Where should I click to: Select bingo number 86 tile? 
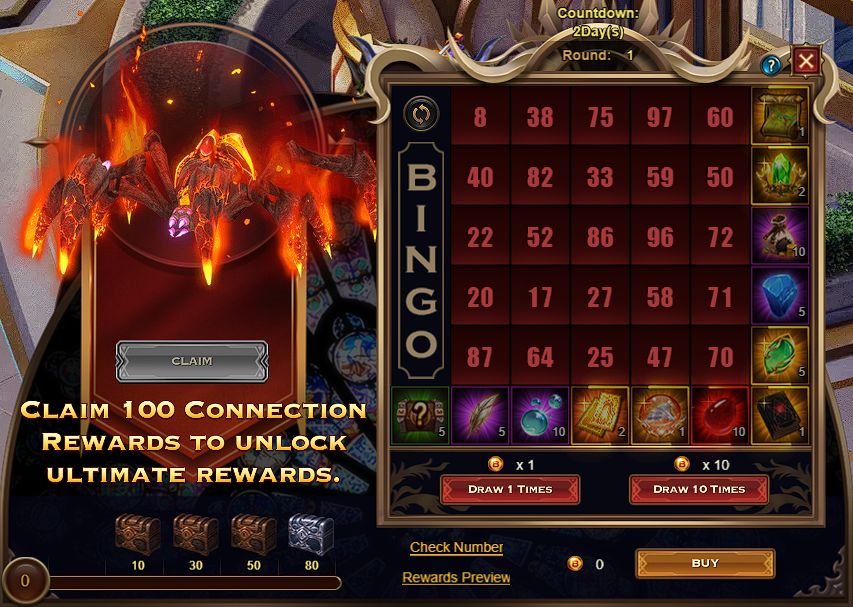tap(600, 237)
